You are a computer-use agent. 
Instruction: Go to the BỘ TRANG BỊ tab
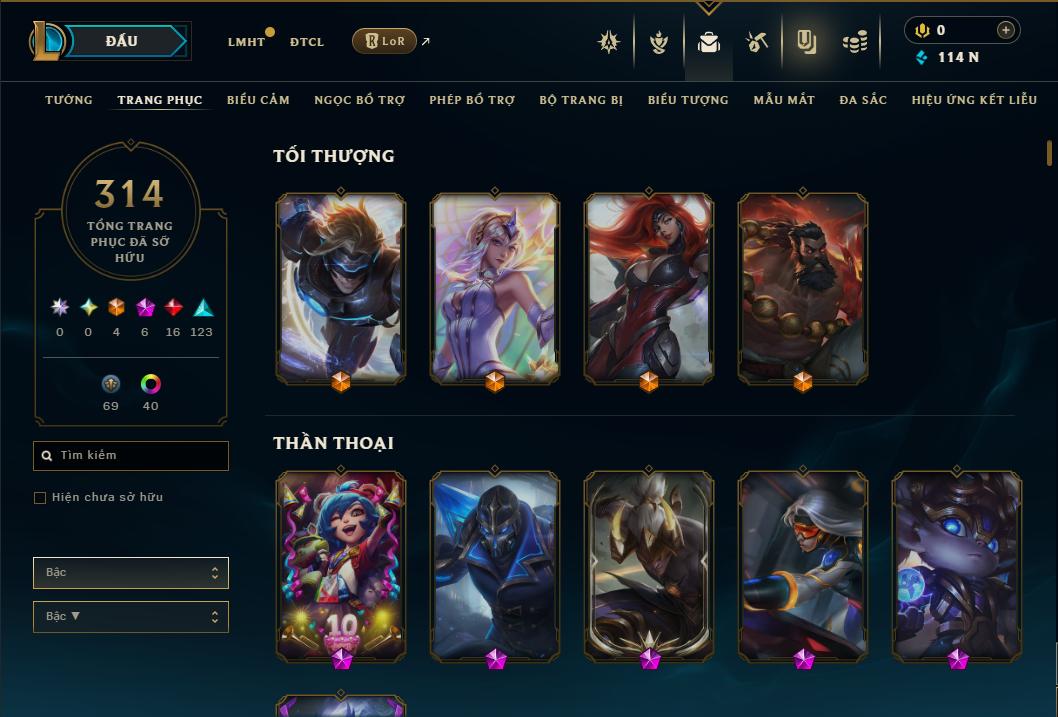[x=581, y=100]
